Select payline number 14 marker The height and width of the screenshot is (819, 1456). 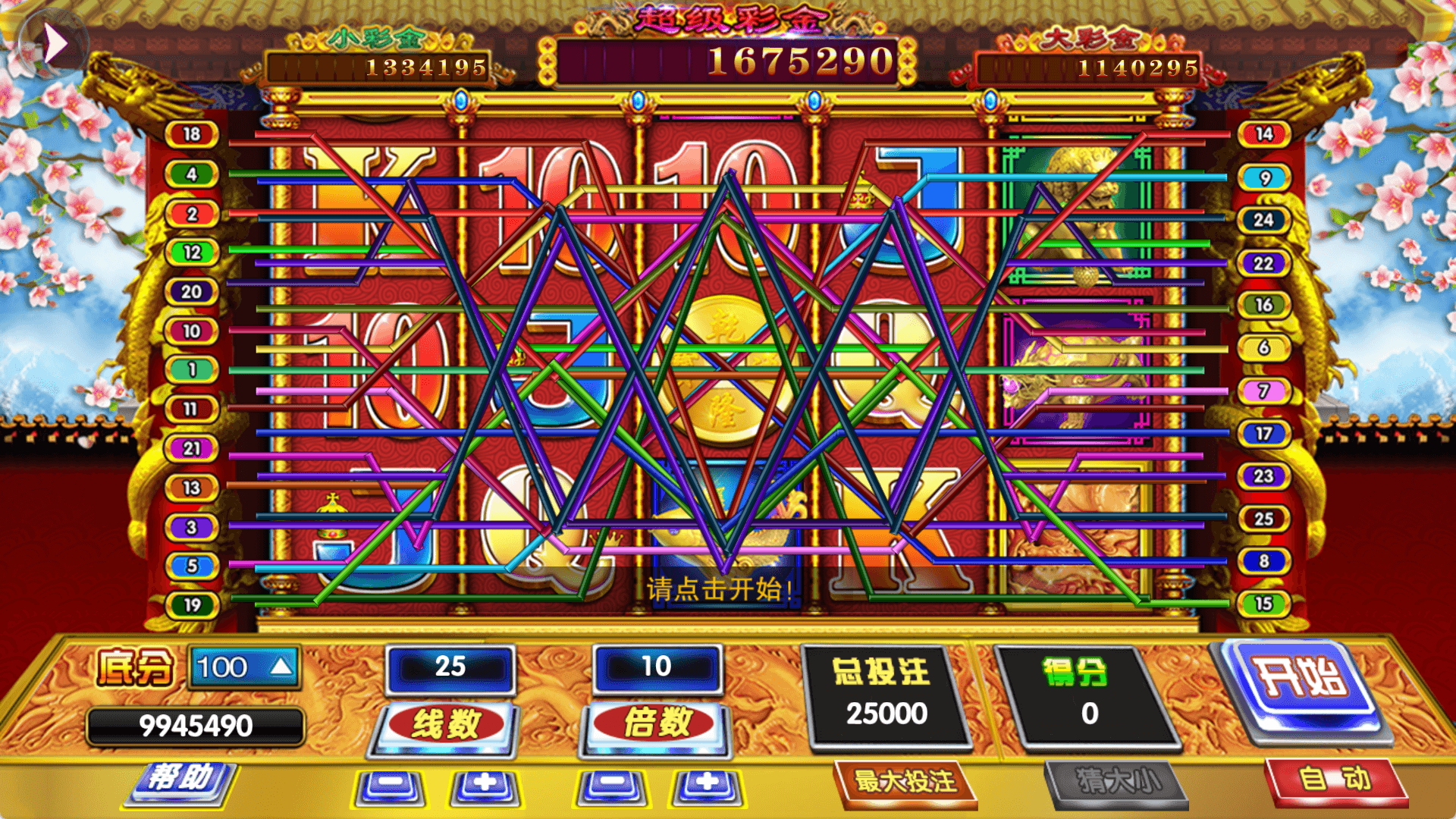pyautogui.click(x=1263, y=134)
